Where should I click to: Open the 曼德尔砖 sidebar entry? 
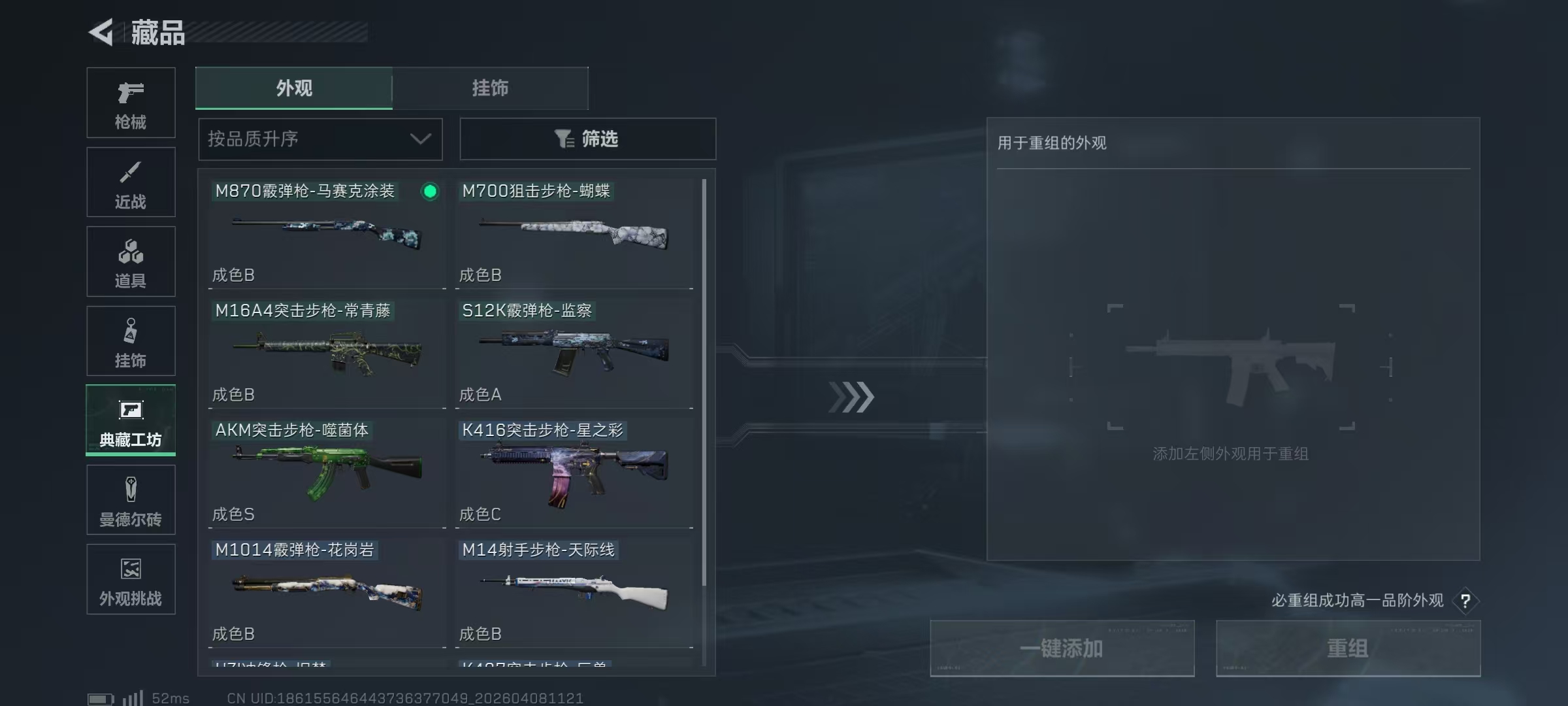(131, 500)
